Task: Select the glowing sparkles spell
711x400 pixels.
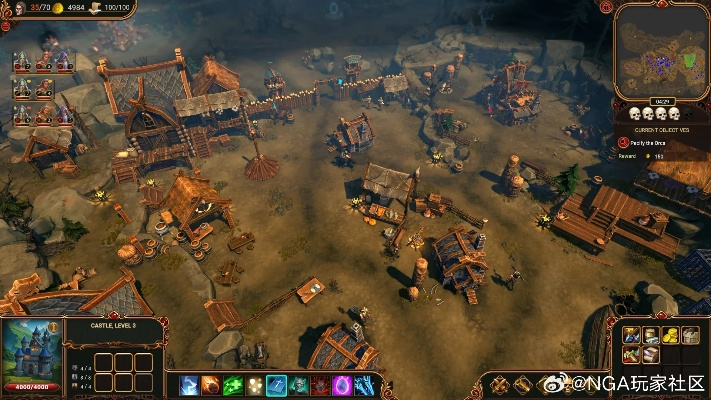Action: [254, 384]
